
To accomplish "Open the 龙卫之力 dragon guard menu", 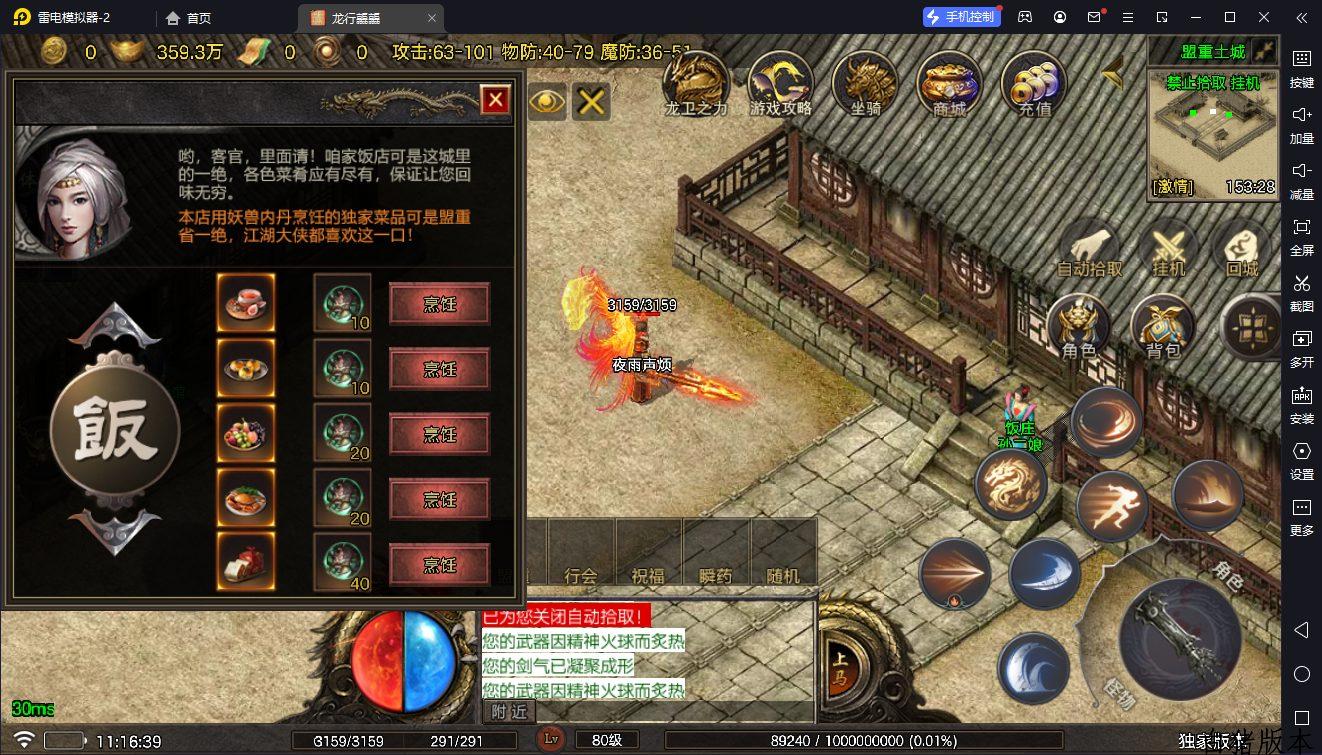I will pos(696,82).
